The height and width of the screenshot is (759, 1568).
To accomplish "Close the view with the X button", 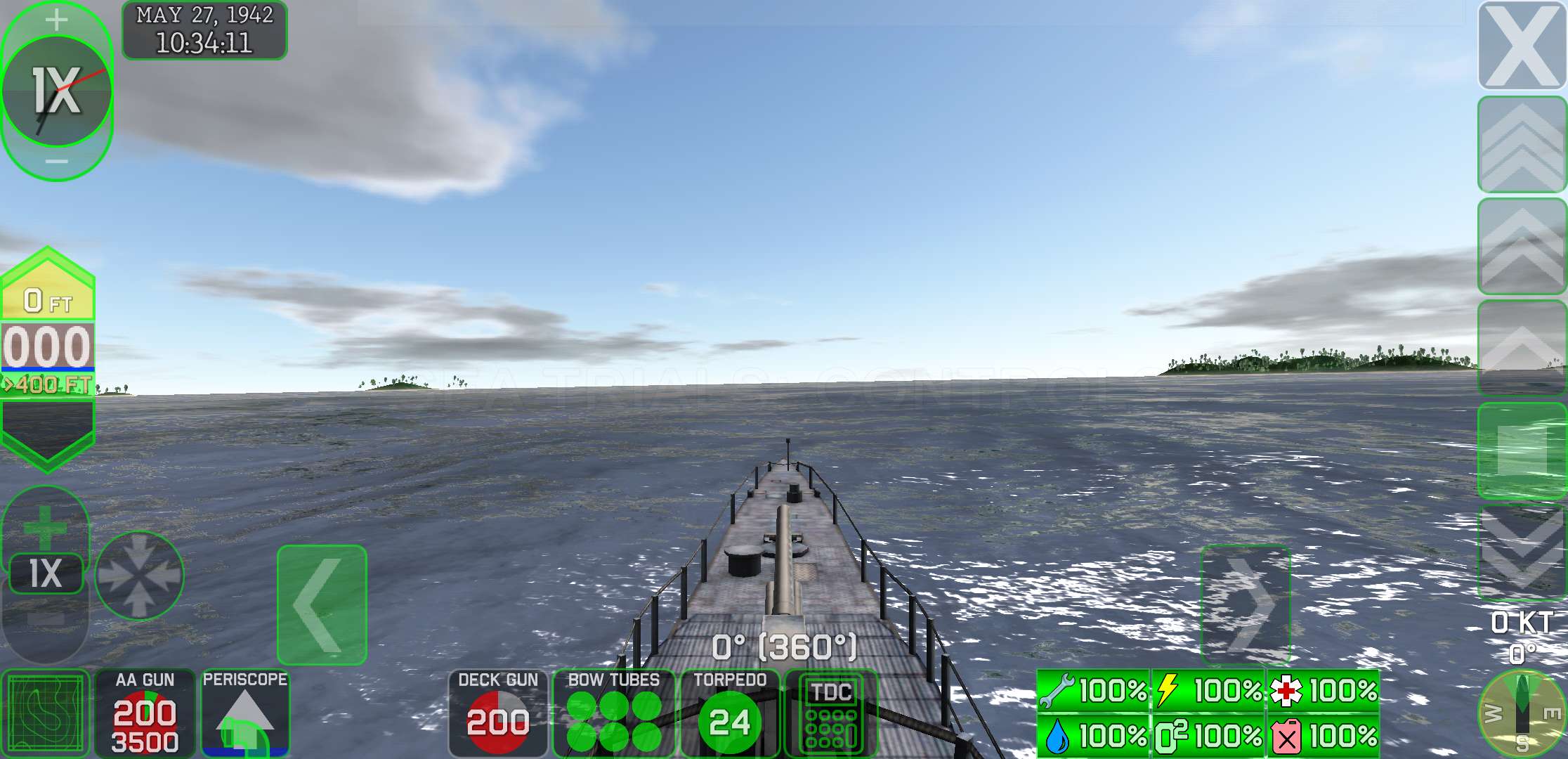I will coord(1522,46).
